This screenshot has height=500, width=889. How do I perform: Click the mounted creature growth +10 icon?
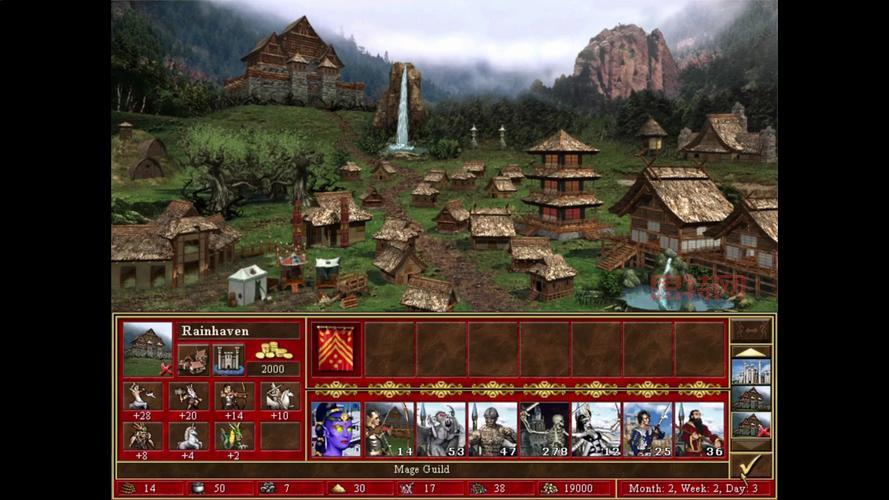click(279, 396)
